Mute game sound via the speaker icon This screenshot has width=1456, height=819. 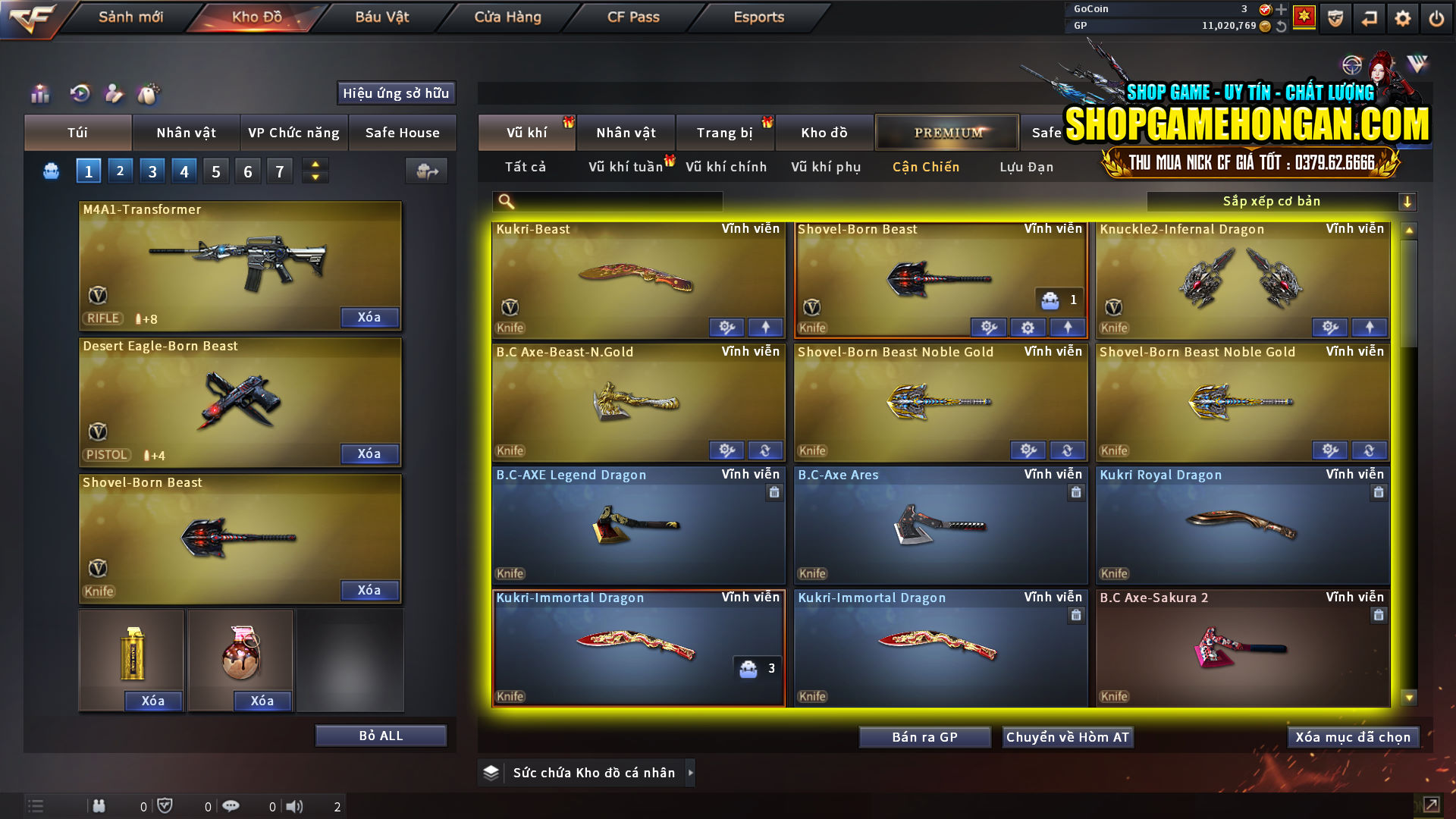tap(295, 805)
